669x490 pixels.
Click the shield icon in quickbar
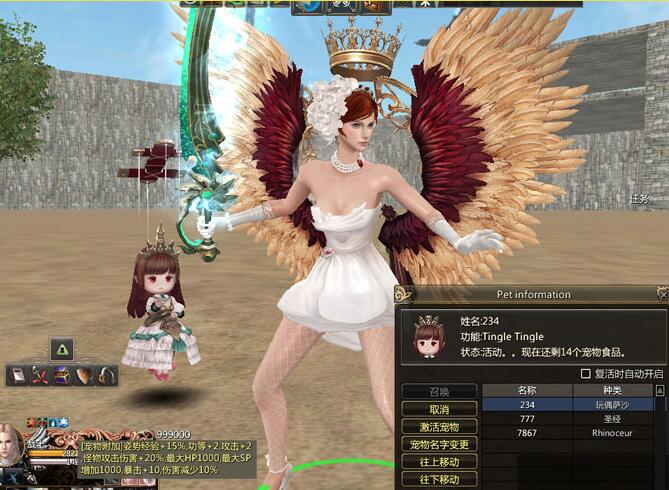tap(84, 375)
